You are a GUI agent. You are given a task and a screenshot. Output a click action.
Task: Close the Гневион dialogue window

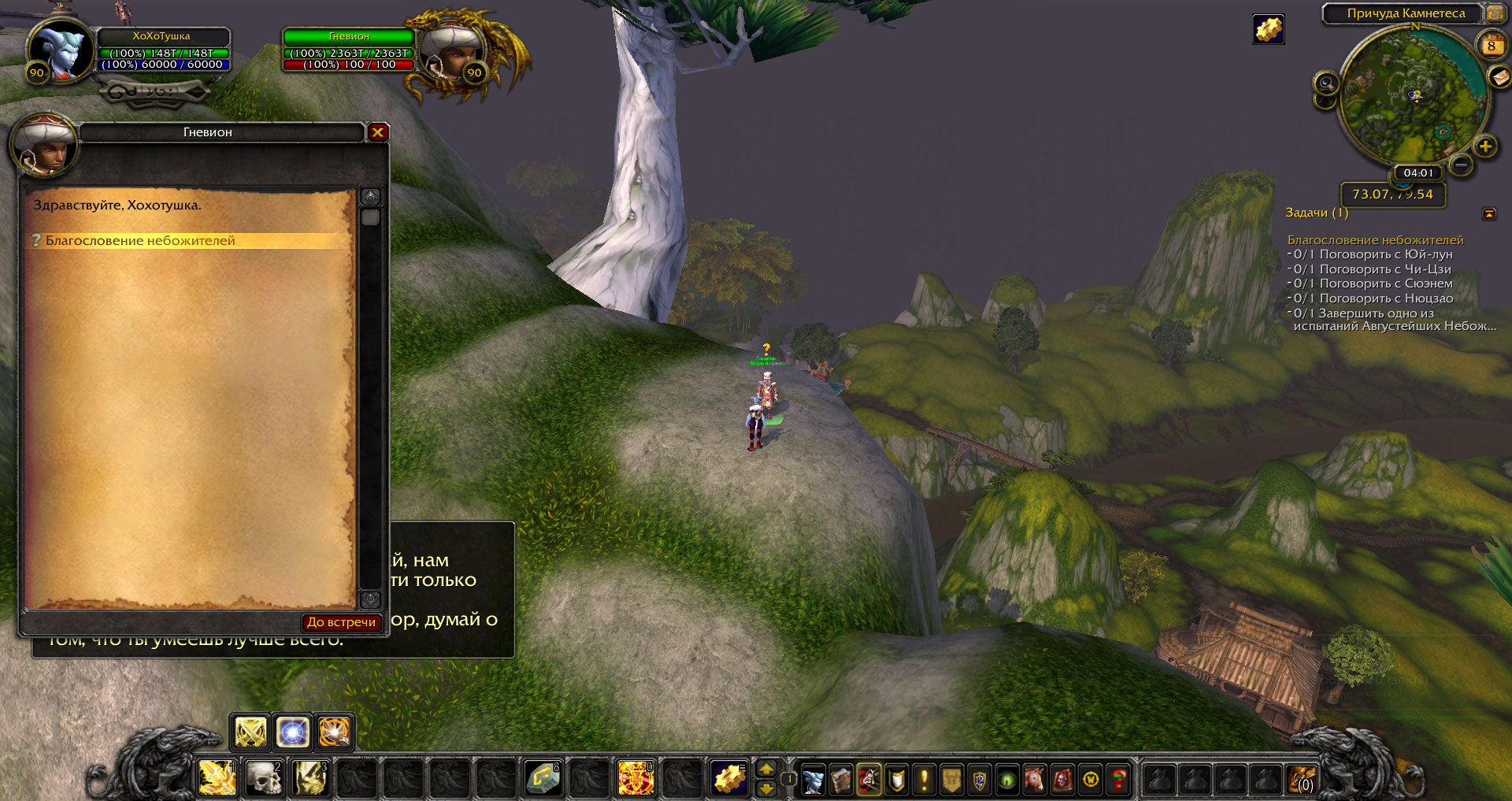377,132
